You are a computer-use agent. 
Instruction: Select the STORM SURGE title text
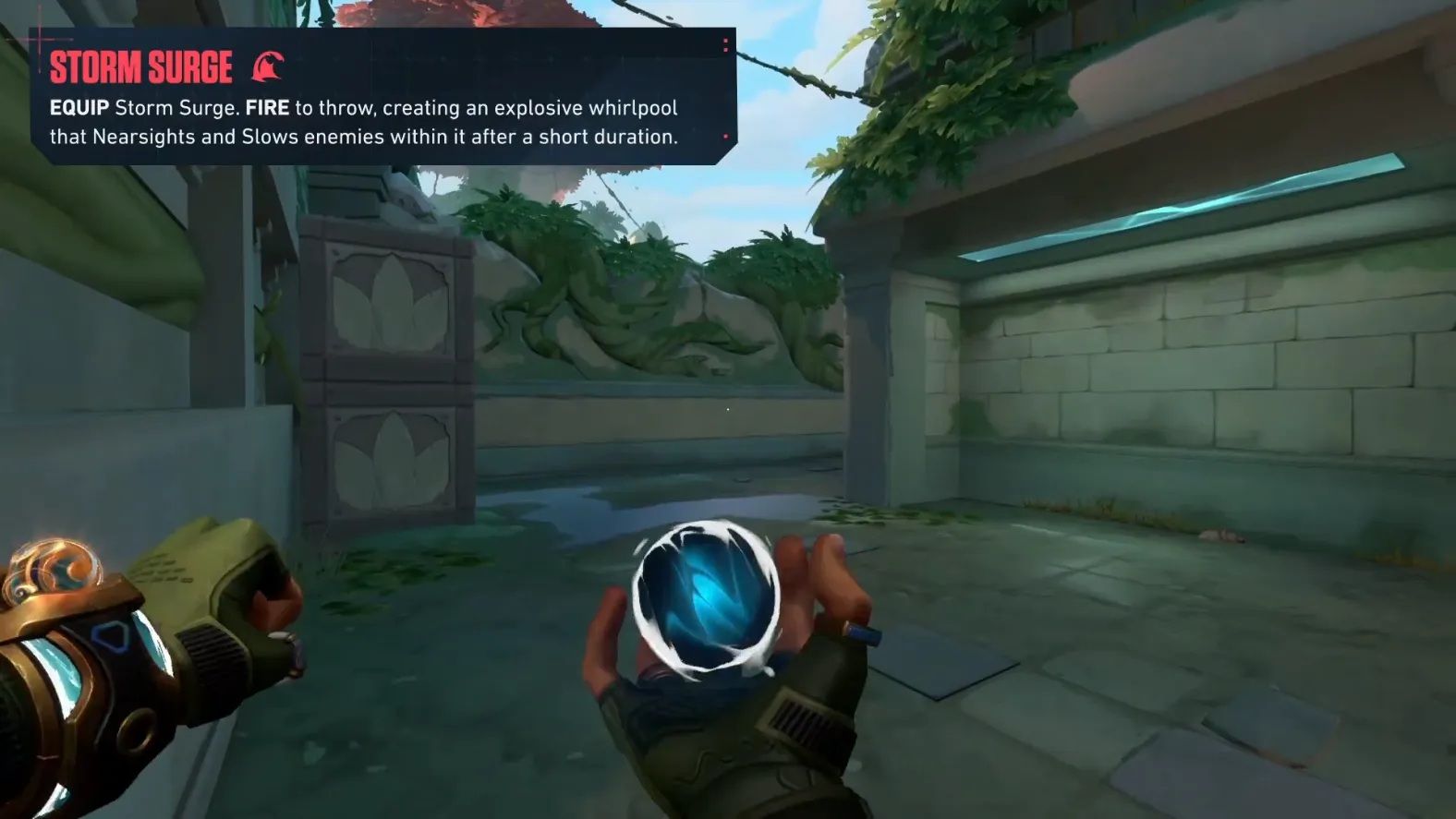(x=141, y=66)
